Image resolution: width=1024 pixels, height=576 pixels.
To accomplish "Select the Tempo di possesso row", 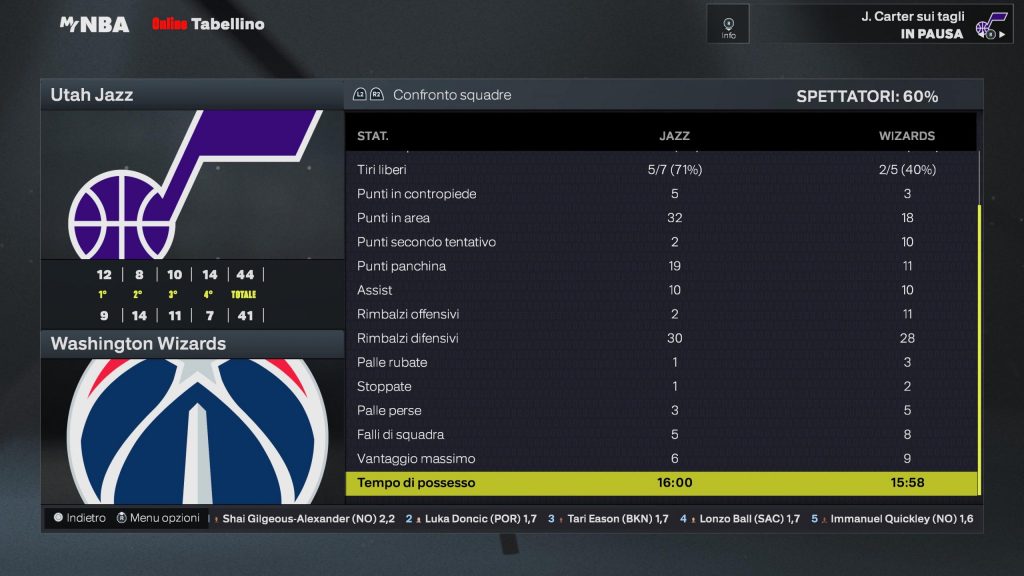I will (661, 483).
